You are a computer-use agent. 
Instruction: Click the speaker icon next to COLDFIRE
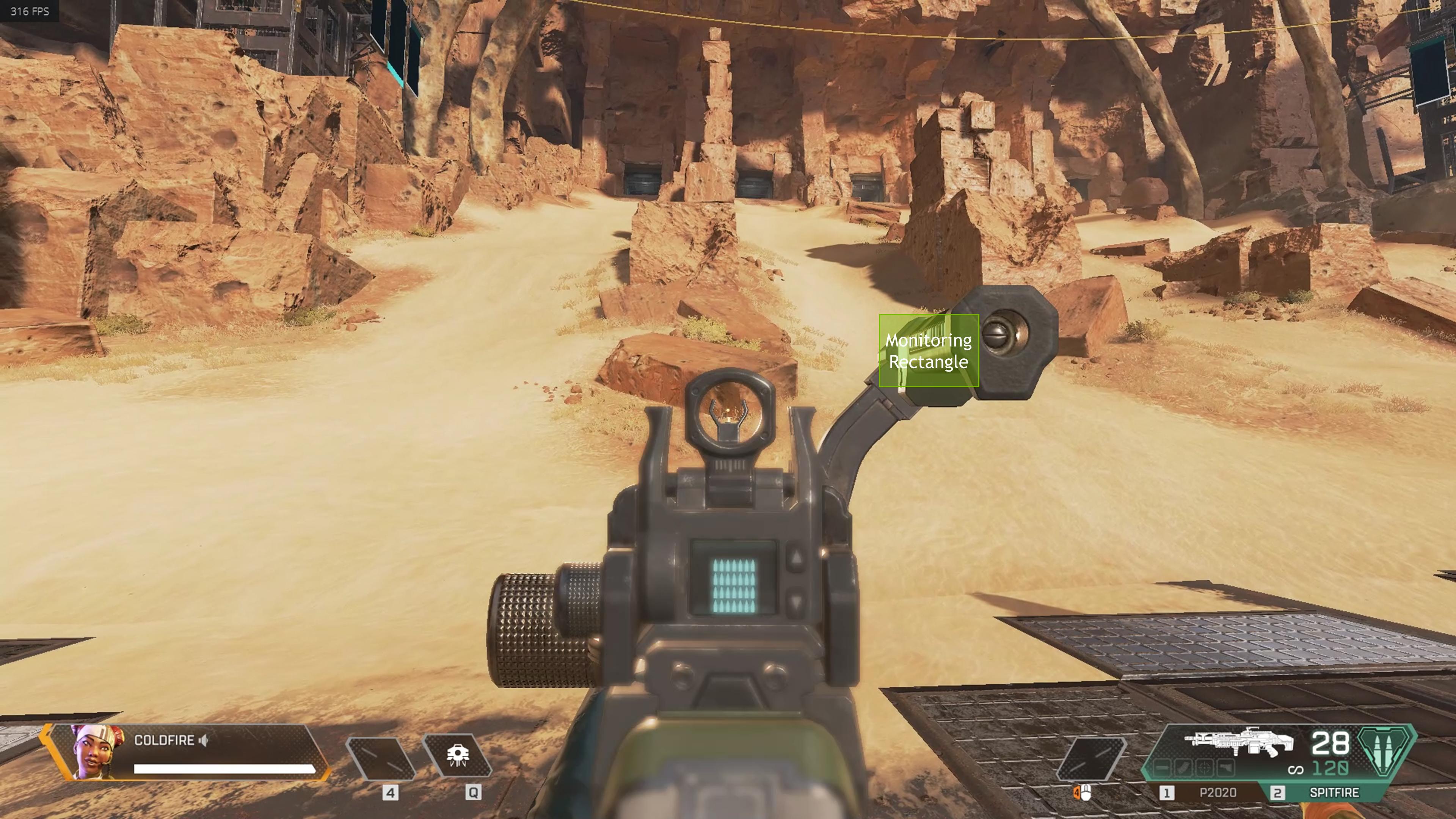204,741
